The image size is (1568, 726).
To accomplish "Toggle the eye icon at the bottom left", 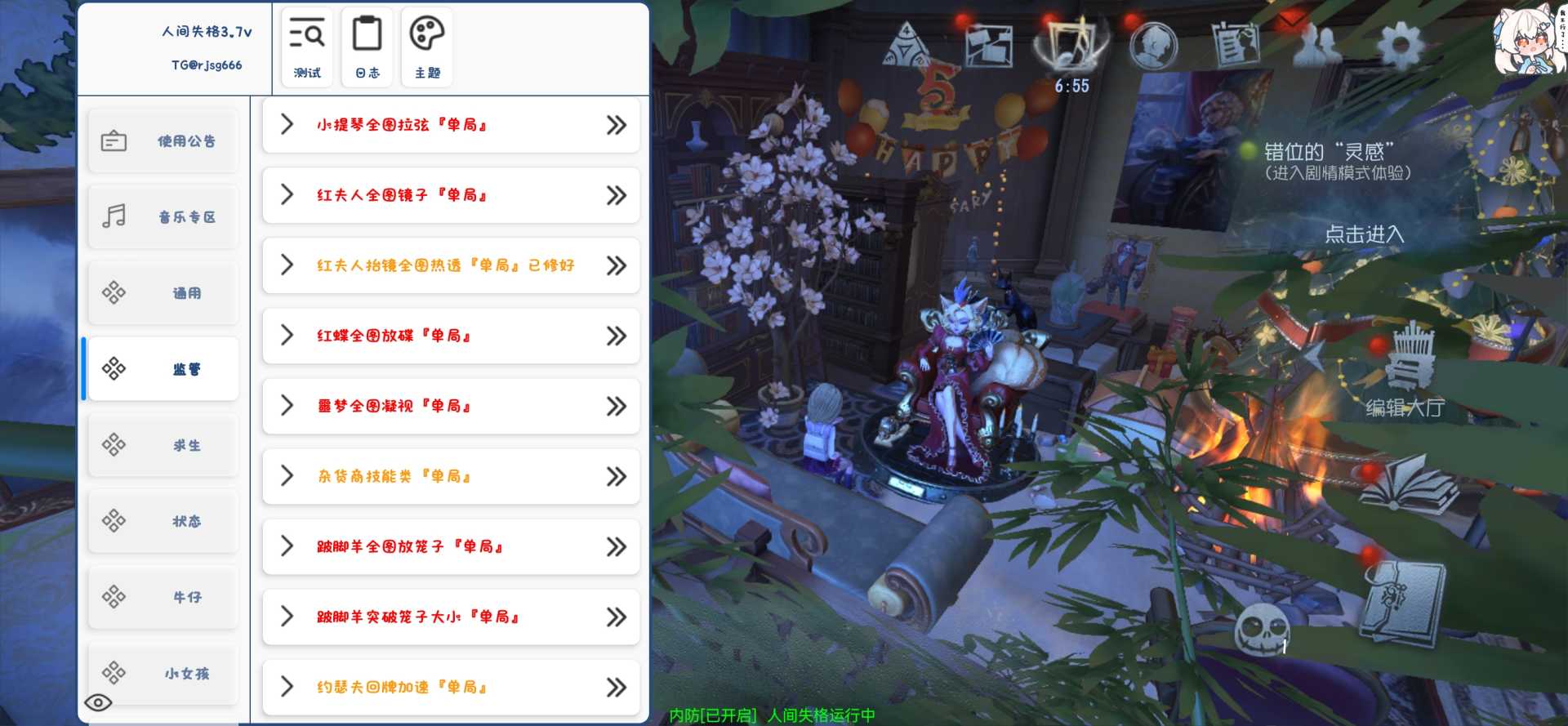I will click(100, 702).
